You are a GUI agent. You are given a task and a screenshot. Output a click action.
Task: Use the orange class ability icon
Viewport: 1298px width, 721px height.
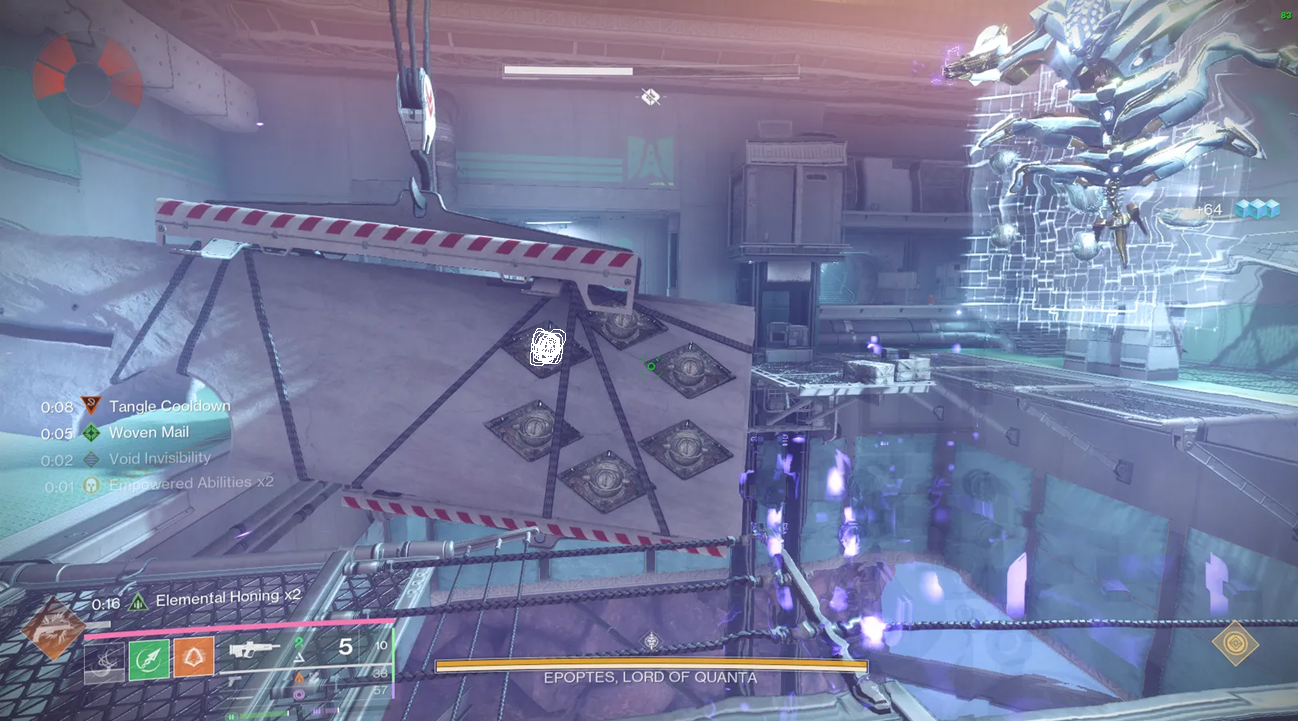click(x=193, y=658)
